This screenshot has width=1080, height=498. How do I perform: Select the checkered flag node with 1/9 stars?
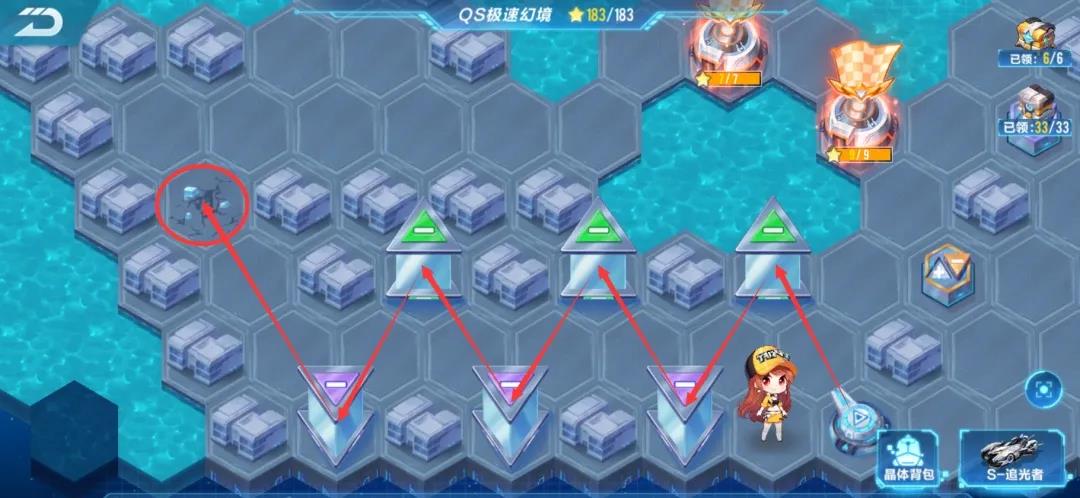[860, 110]
